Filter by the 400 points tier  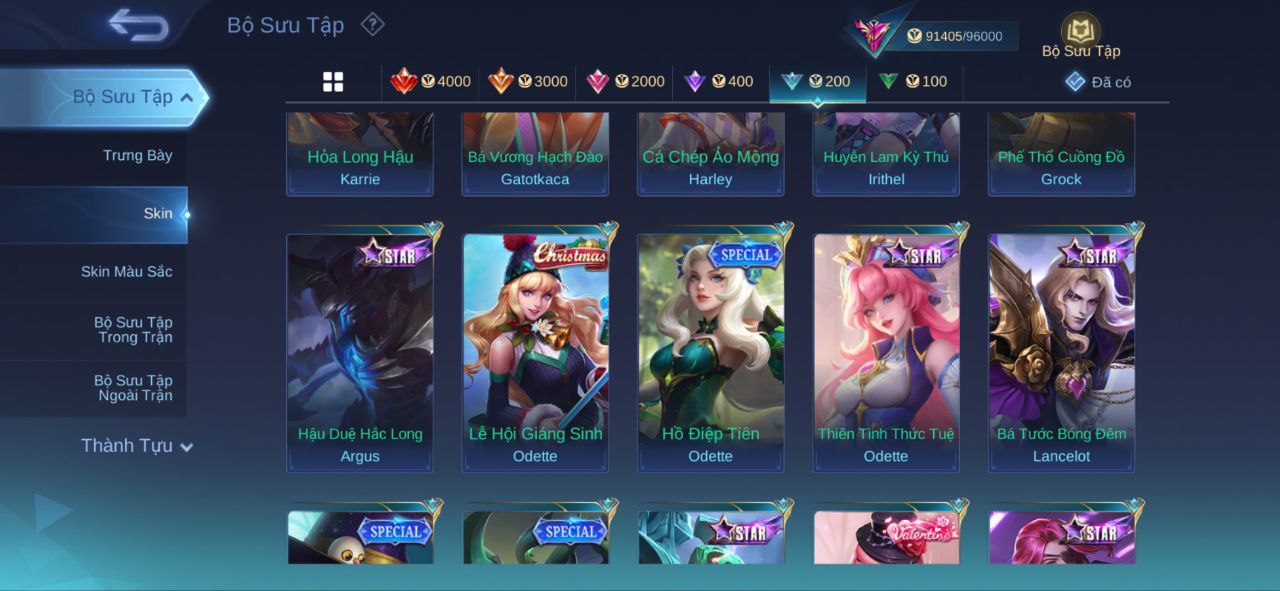(x=719, y=81)
